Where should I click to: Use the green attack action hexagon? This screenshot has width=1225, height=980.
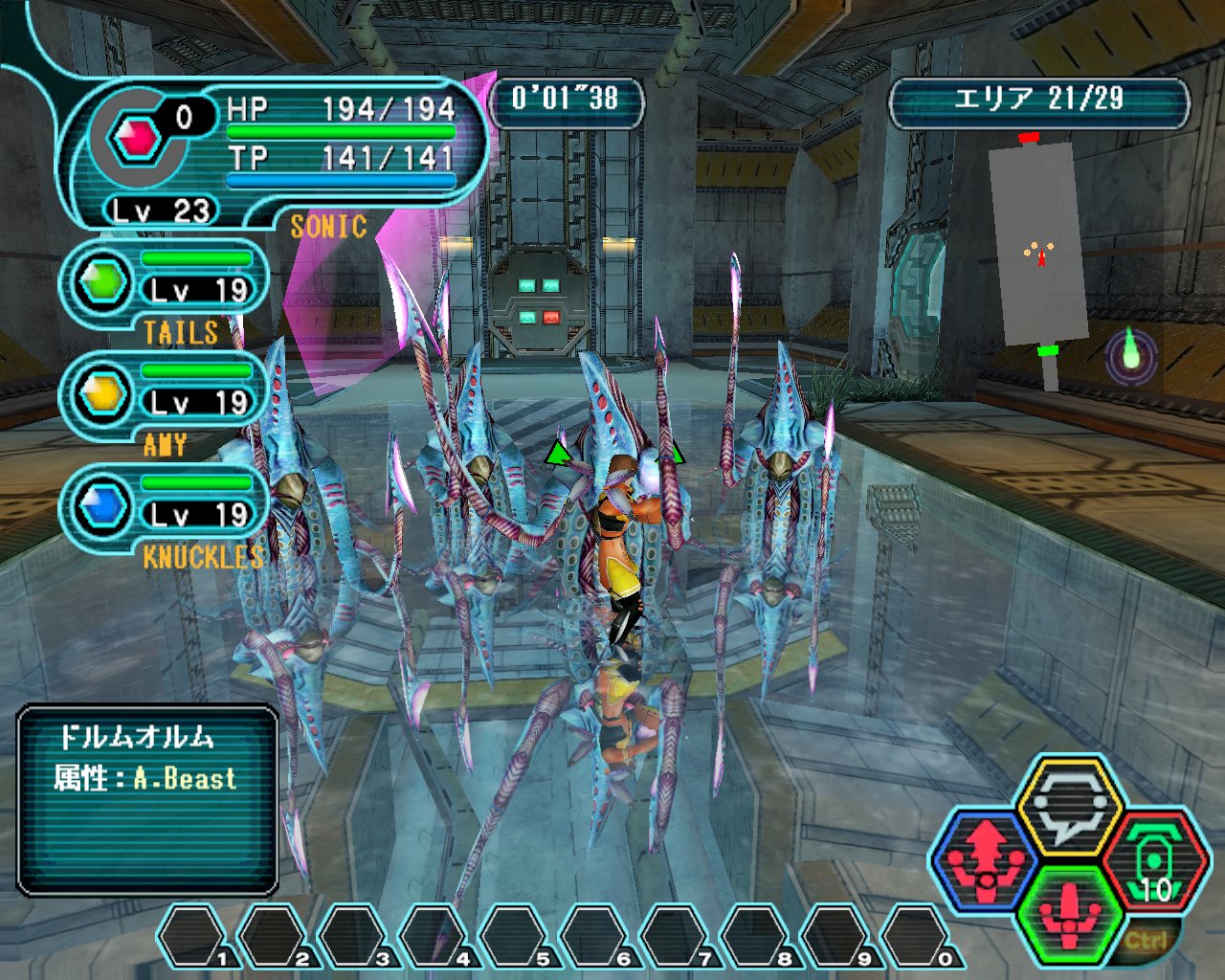(1069, 913)
